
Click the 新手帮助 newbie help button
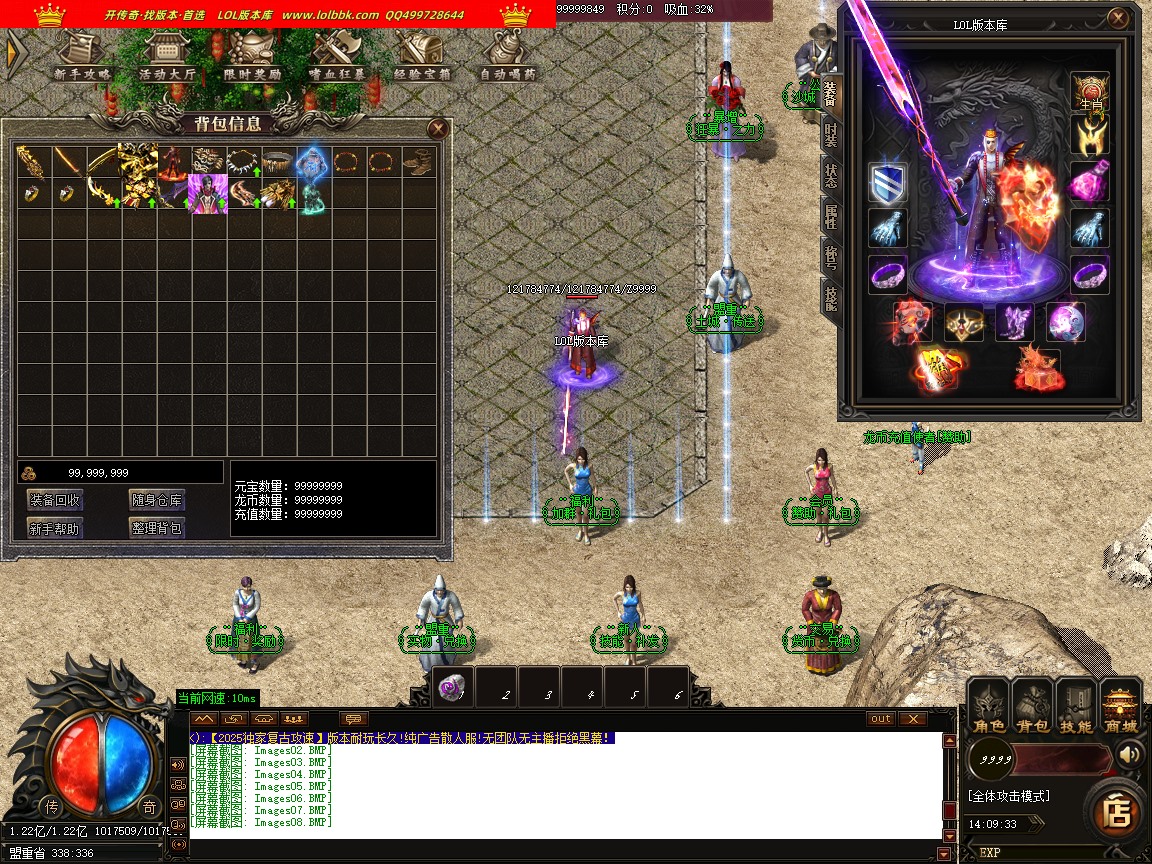55,528
